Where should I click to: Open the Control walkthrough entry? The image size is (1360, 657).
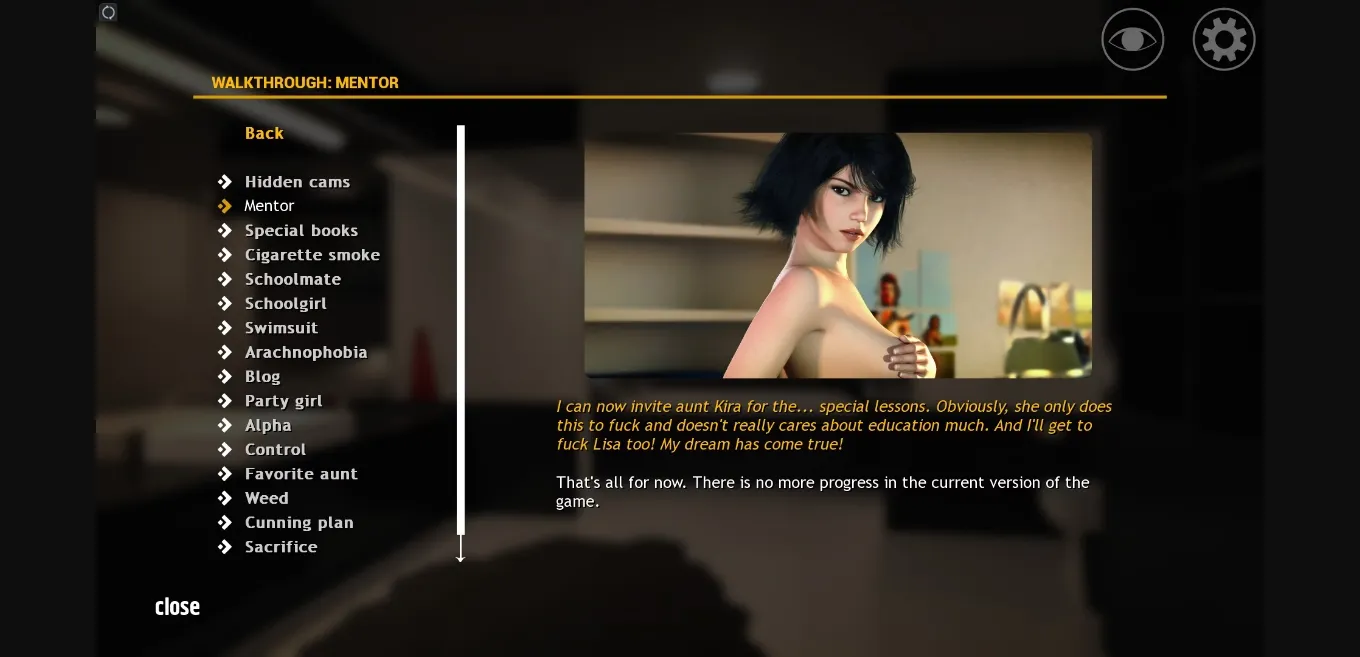[x=275, y=450]
